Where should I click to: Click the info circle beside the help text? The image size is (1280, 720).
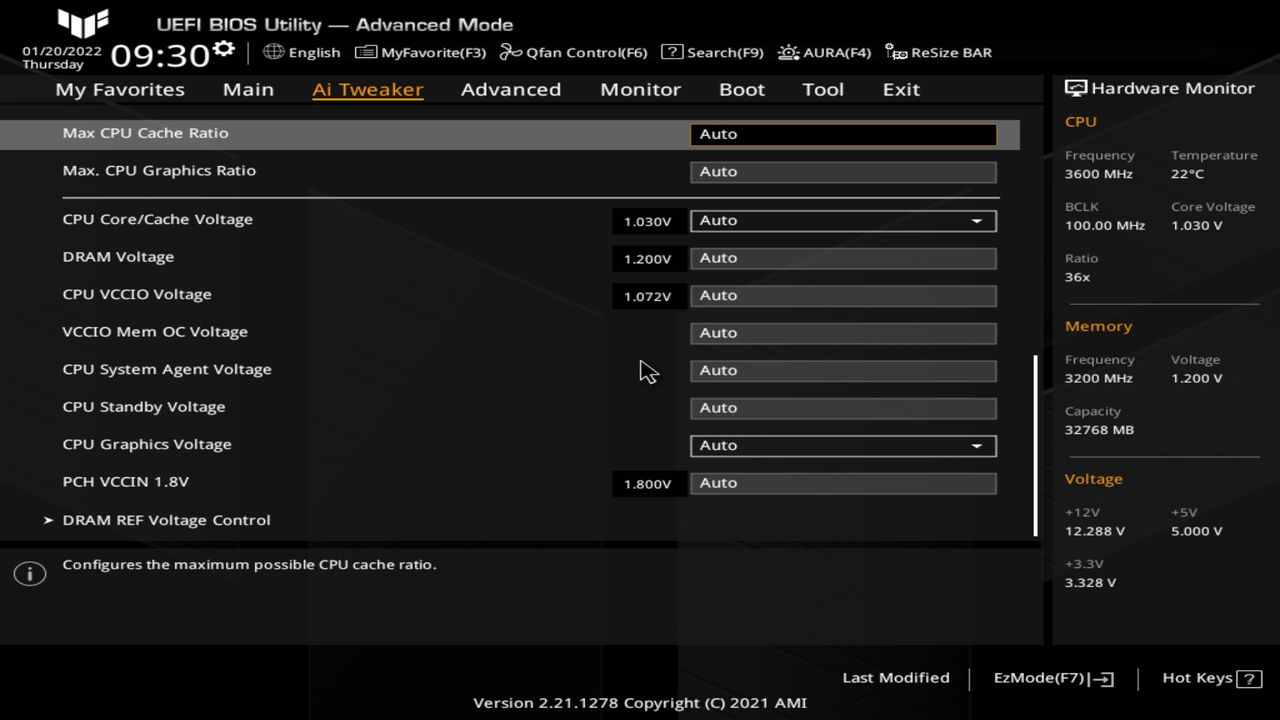pos(29,574)
